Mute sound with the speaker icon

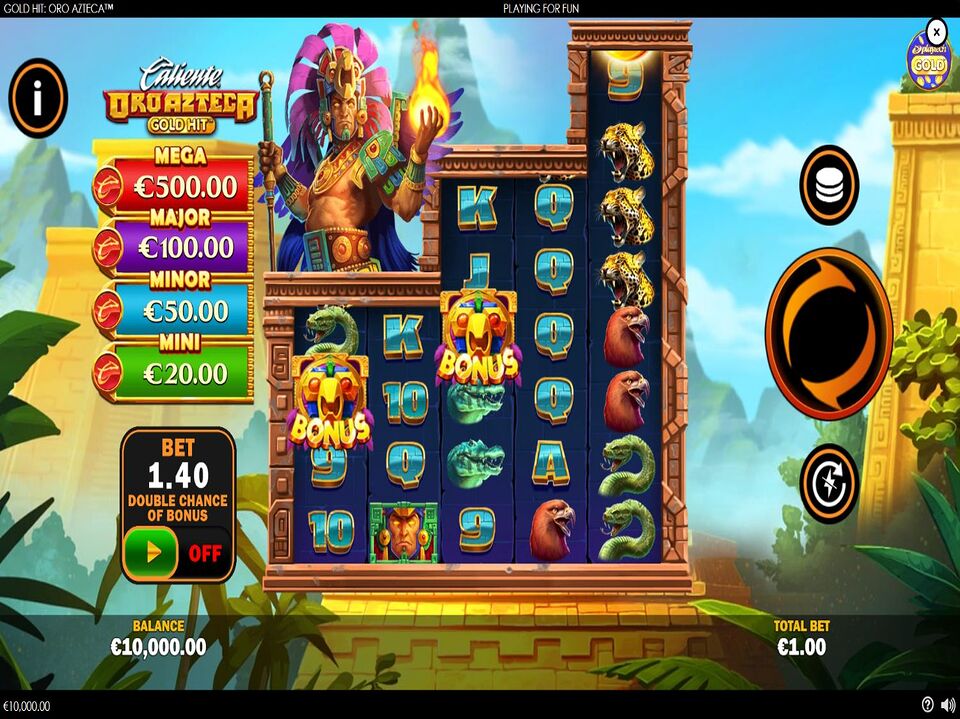coord(946,705)
